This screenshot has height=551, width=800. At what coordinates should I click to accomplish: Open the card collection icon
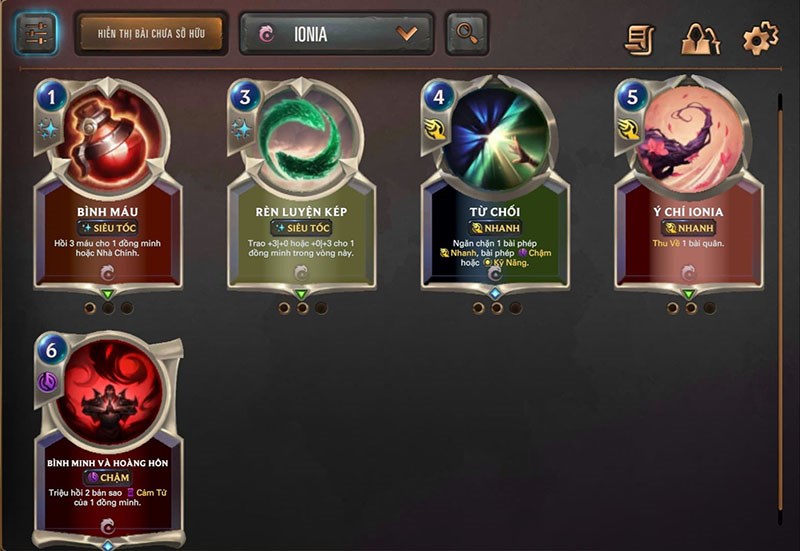pyautogui.click(x=700, y=39)
